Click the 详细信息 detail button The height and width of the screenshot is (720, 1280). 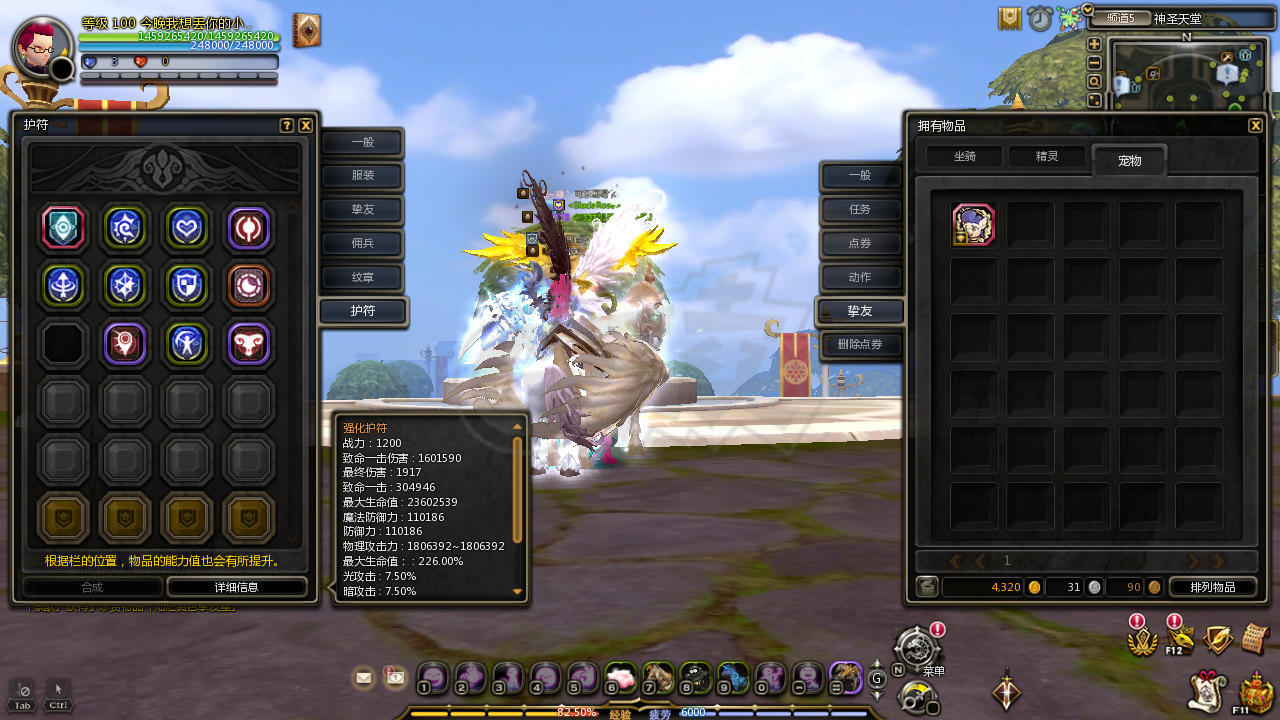pyautogui.click(x=236, y=587)
